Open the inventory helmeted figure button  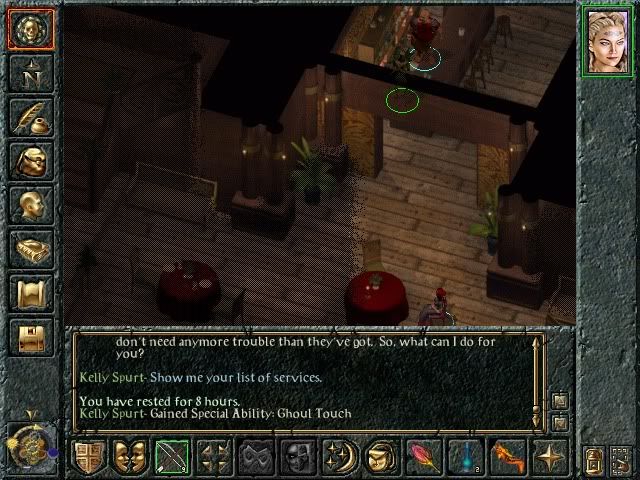click(31, 161)
